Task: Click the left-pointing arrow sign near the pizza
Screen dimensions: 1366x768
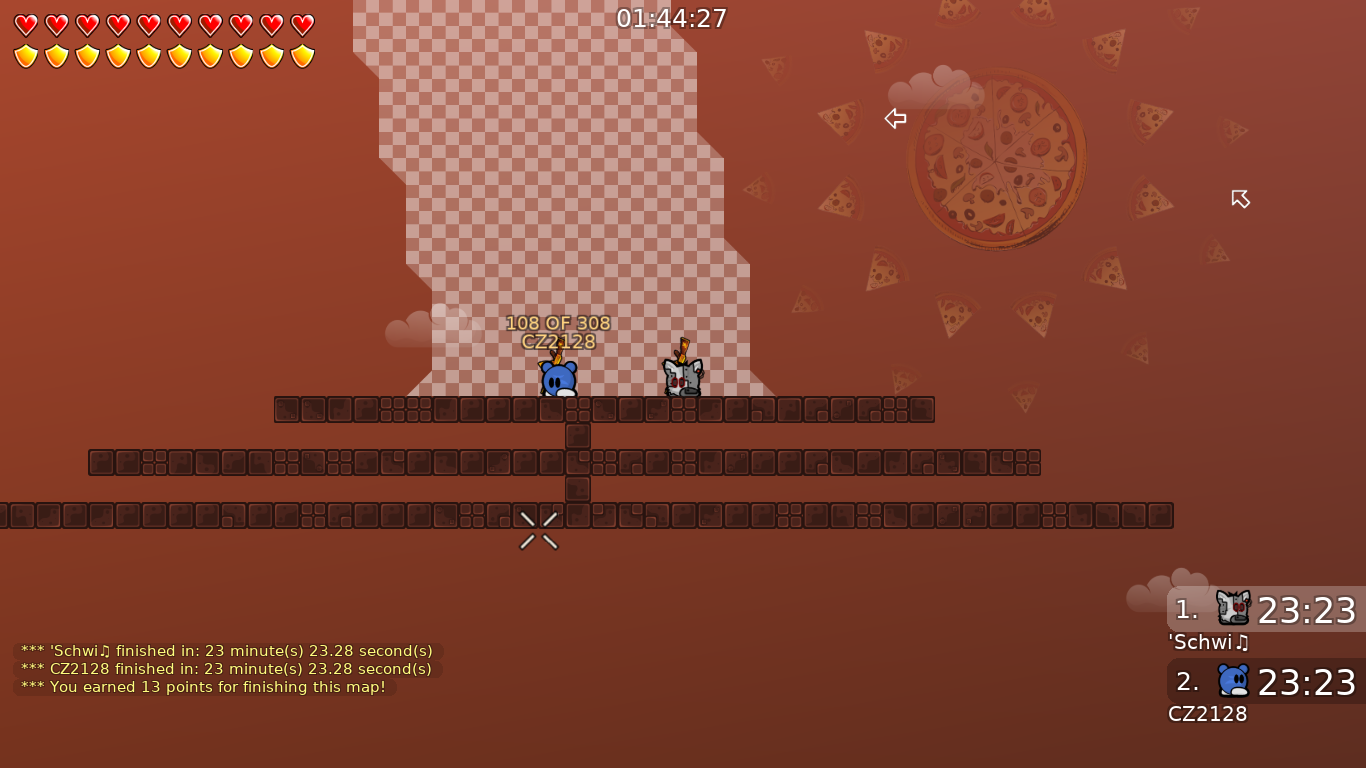Action: [895, 118]
